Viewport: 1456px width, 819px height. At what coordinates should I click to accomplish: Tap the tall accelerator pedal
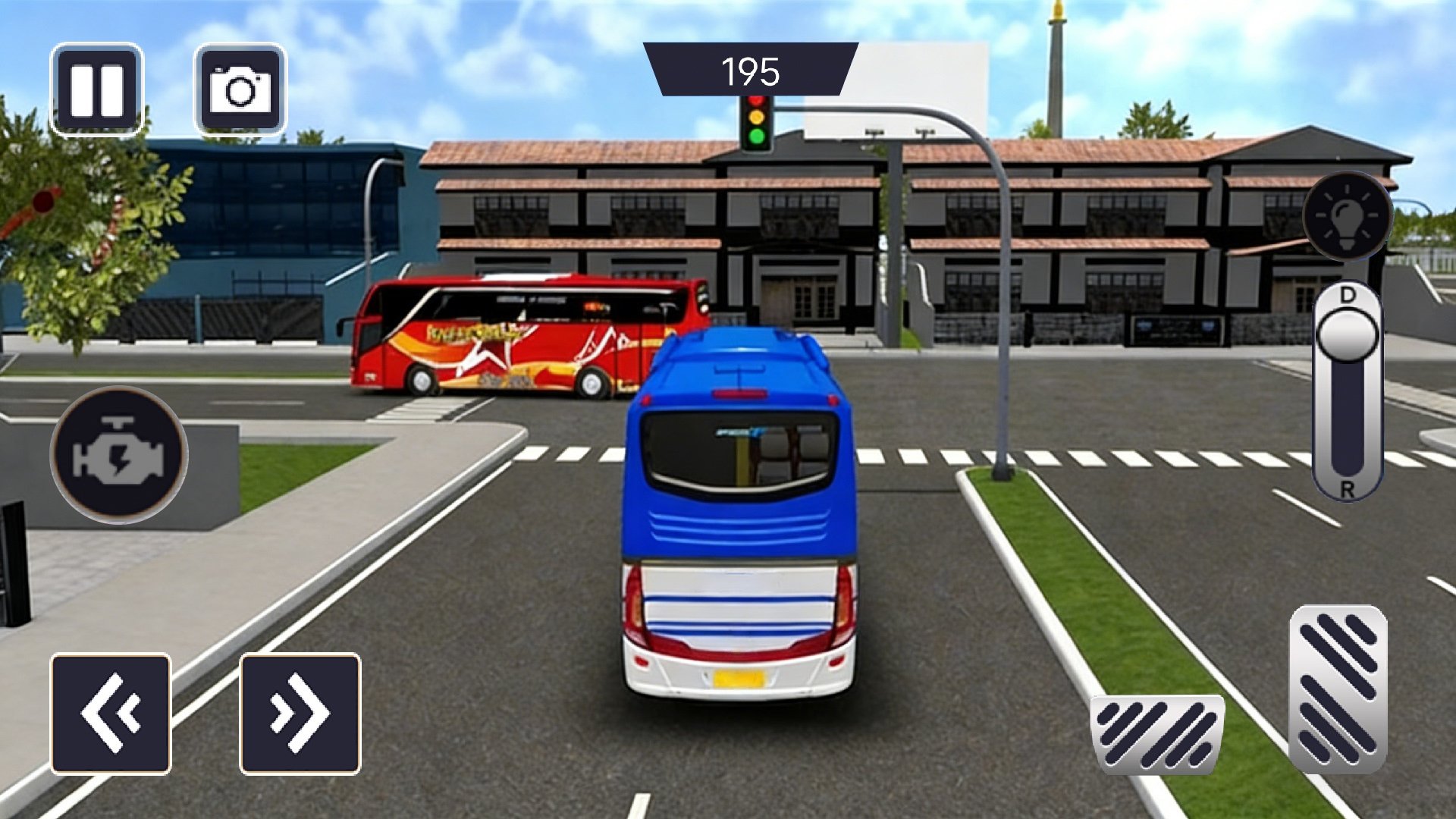tap(1338, 689)
